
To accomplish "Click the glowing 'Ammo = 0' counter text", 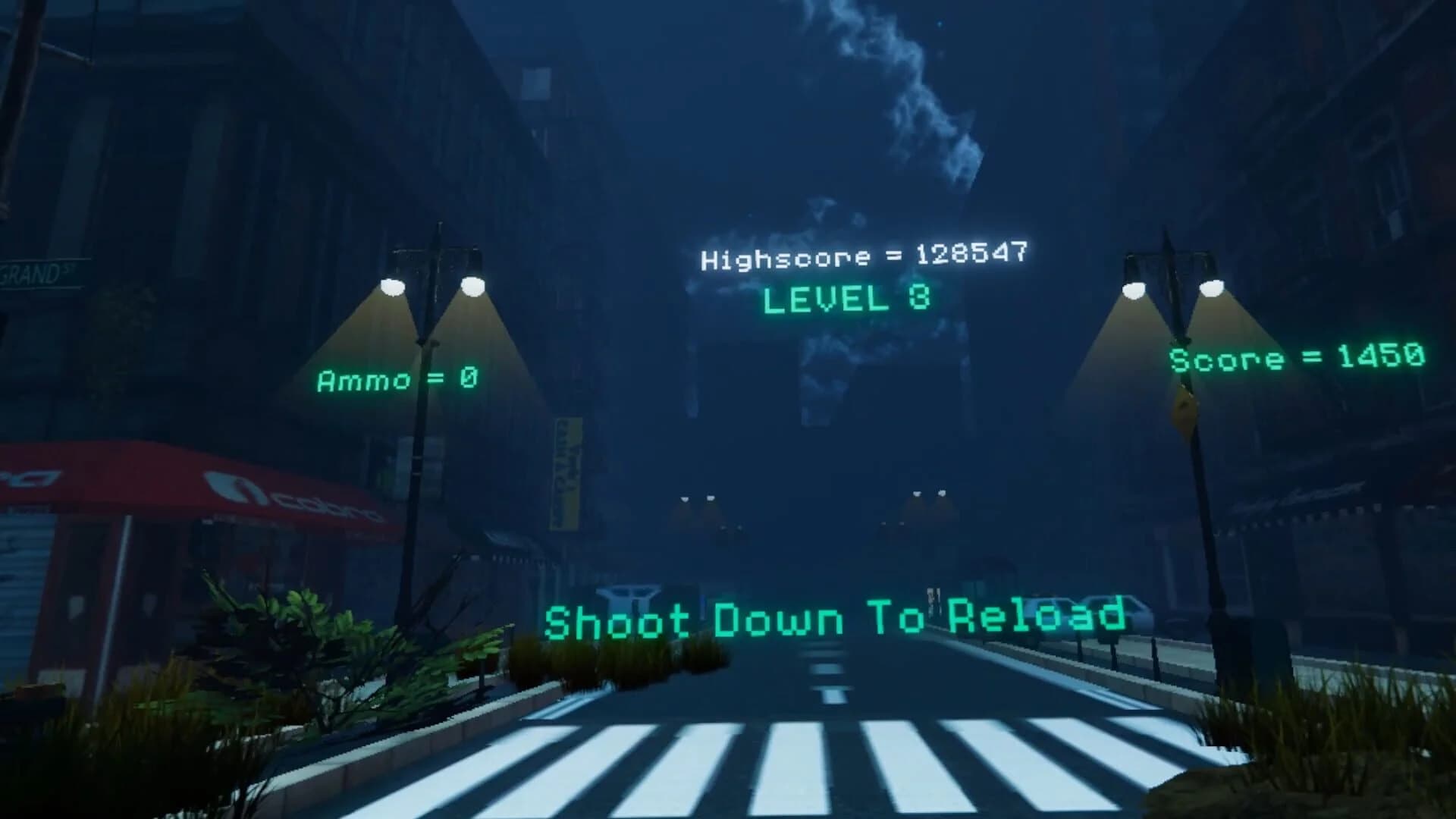I will pyautogui.click(x=397, y=378).
